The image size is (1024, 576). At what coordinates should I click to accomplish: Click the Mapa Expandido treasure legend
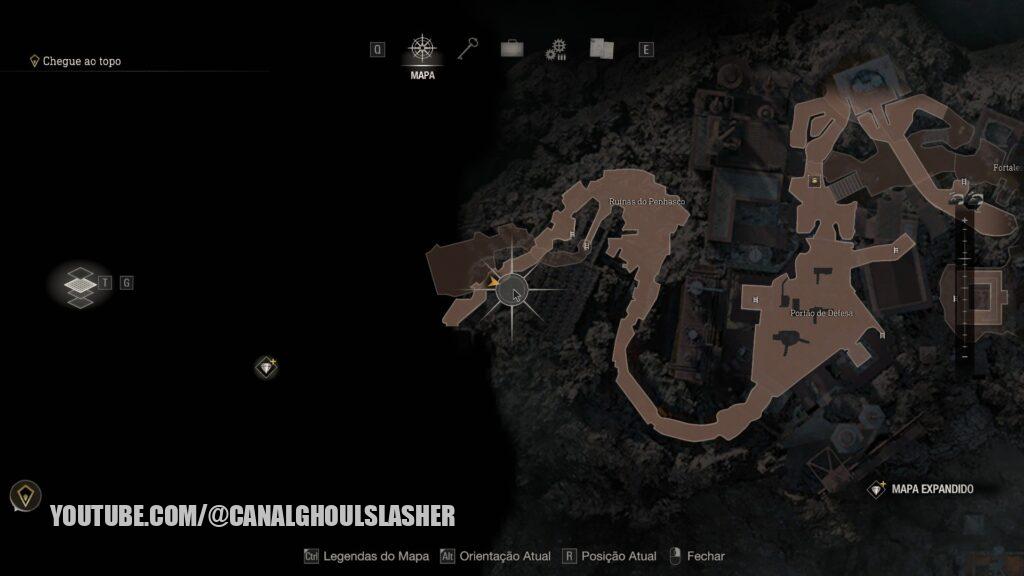coord(922,489)
